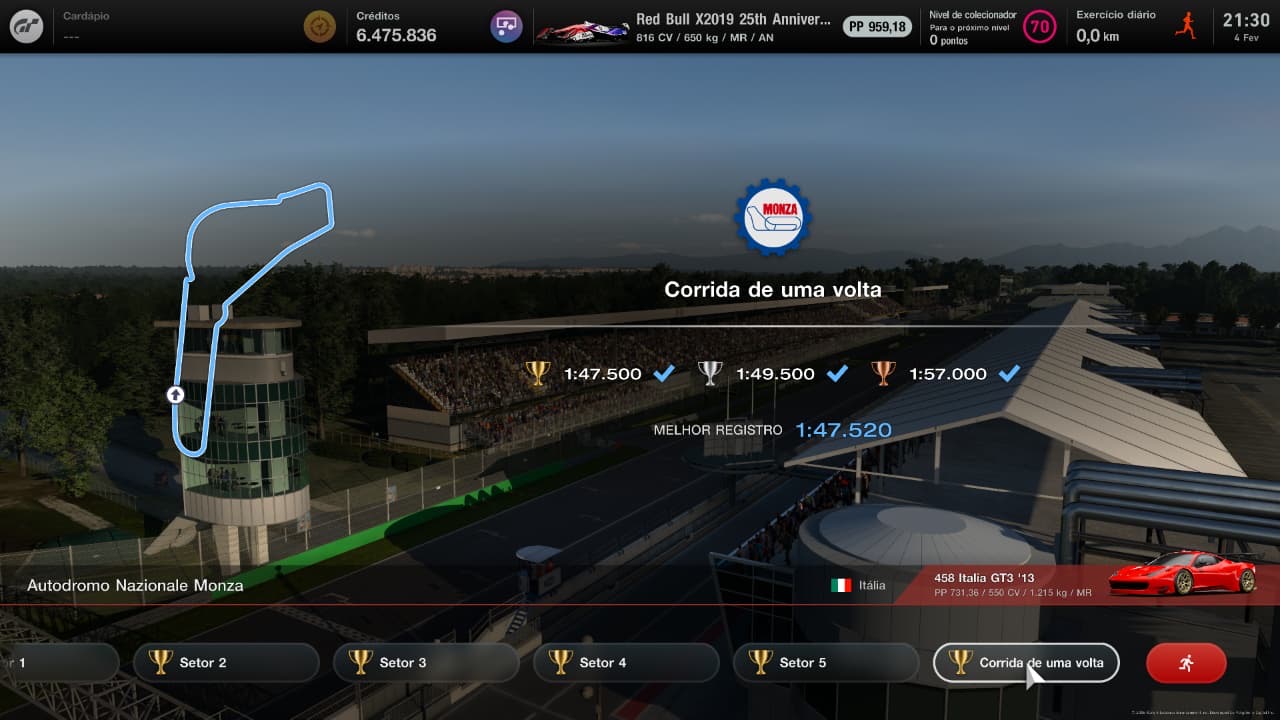Toggle the silver trophy completion checkmark
Viewport: 1280px width, 720px height.
click(x=836, y=372)
